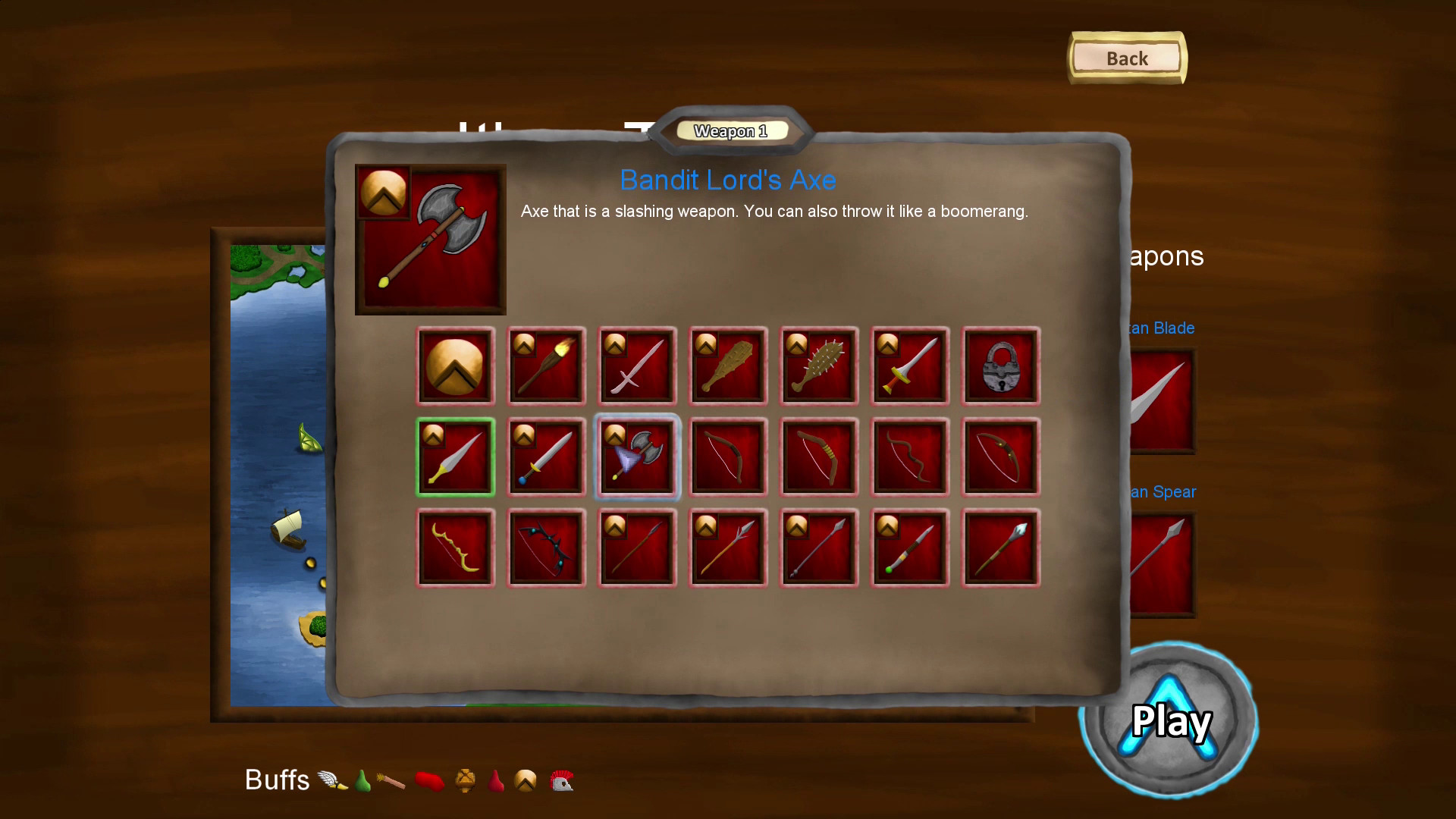Select the wooden club weapon

(728, 366)
